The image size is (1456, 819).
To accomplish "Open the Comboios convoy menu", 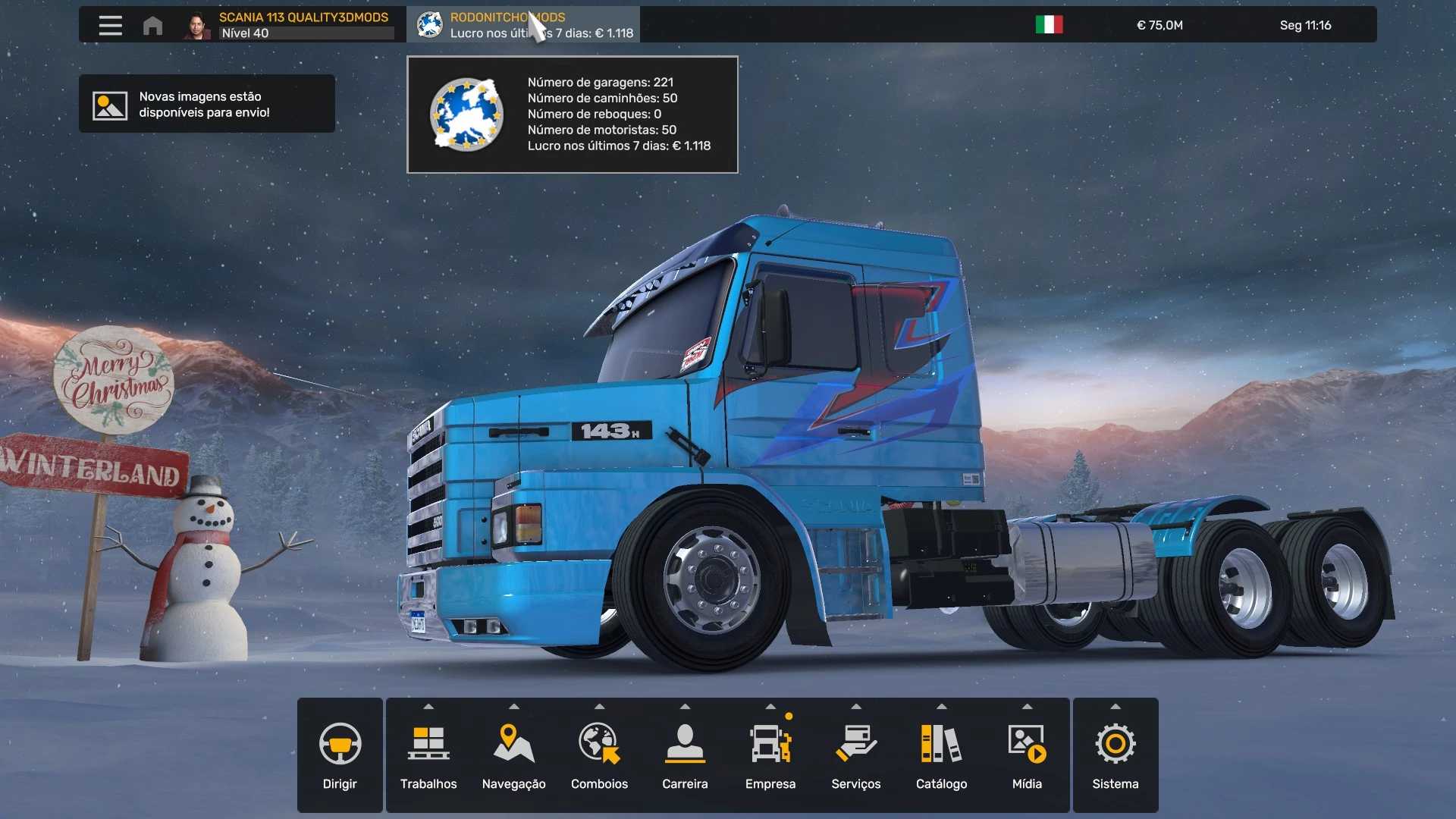I will tap(599, 755).
